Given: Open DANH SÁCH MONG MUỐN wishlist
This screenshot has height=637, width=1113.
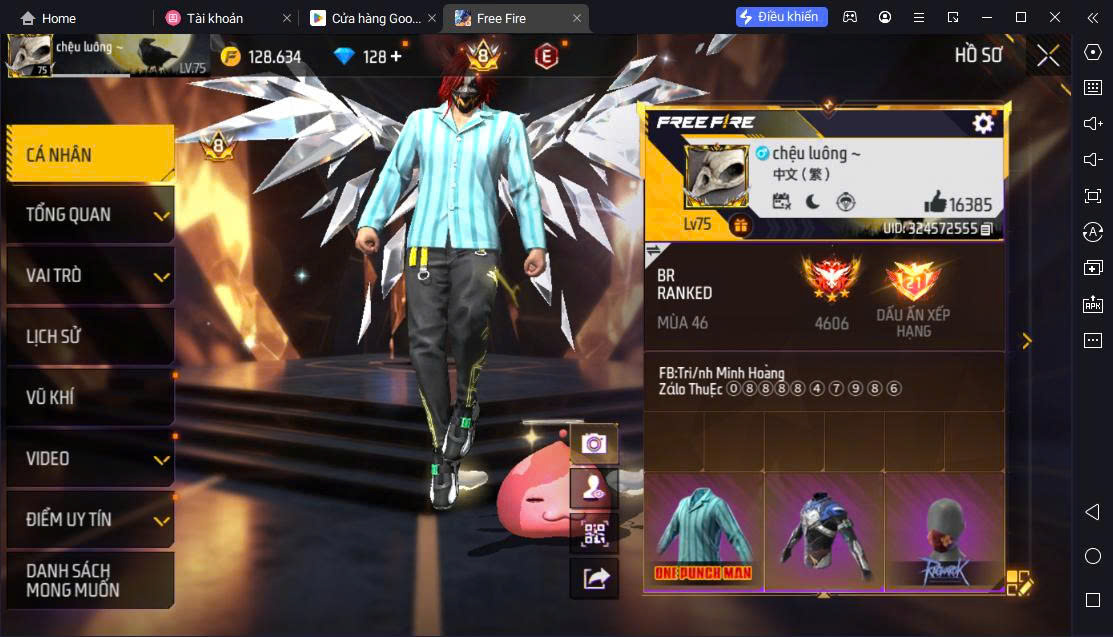Looking at the screenshot, I should pos(89,580).
